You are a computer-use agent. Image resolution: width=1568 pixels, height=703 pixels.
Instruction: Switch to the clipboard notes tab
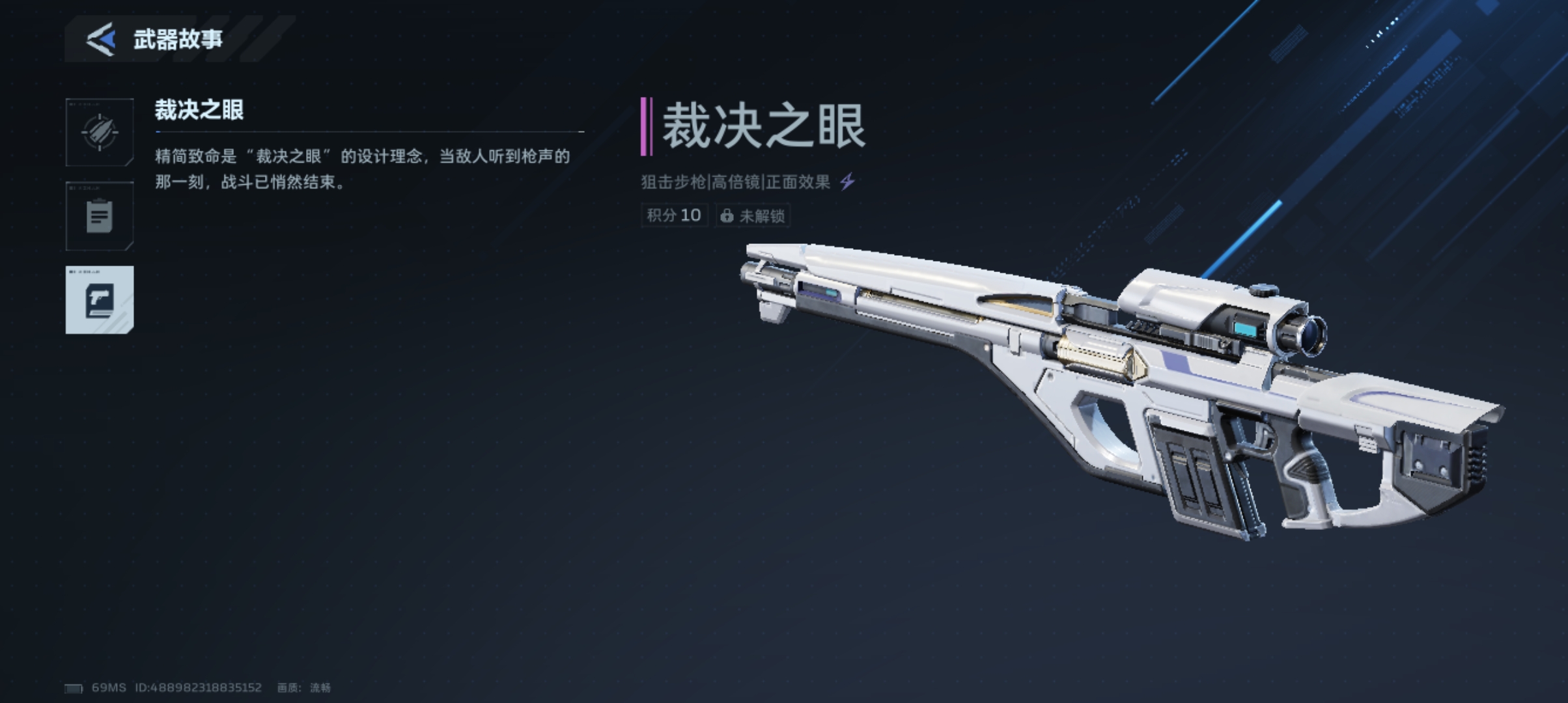pyautogui.click(x=100, y=216)
